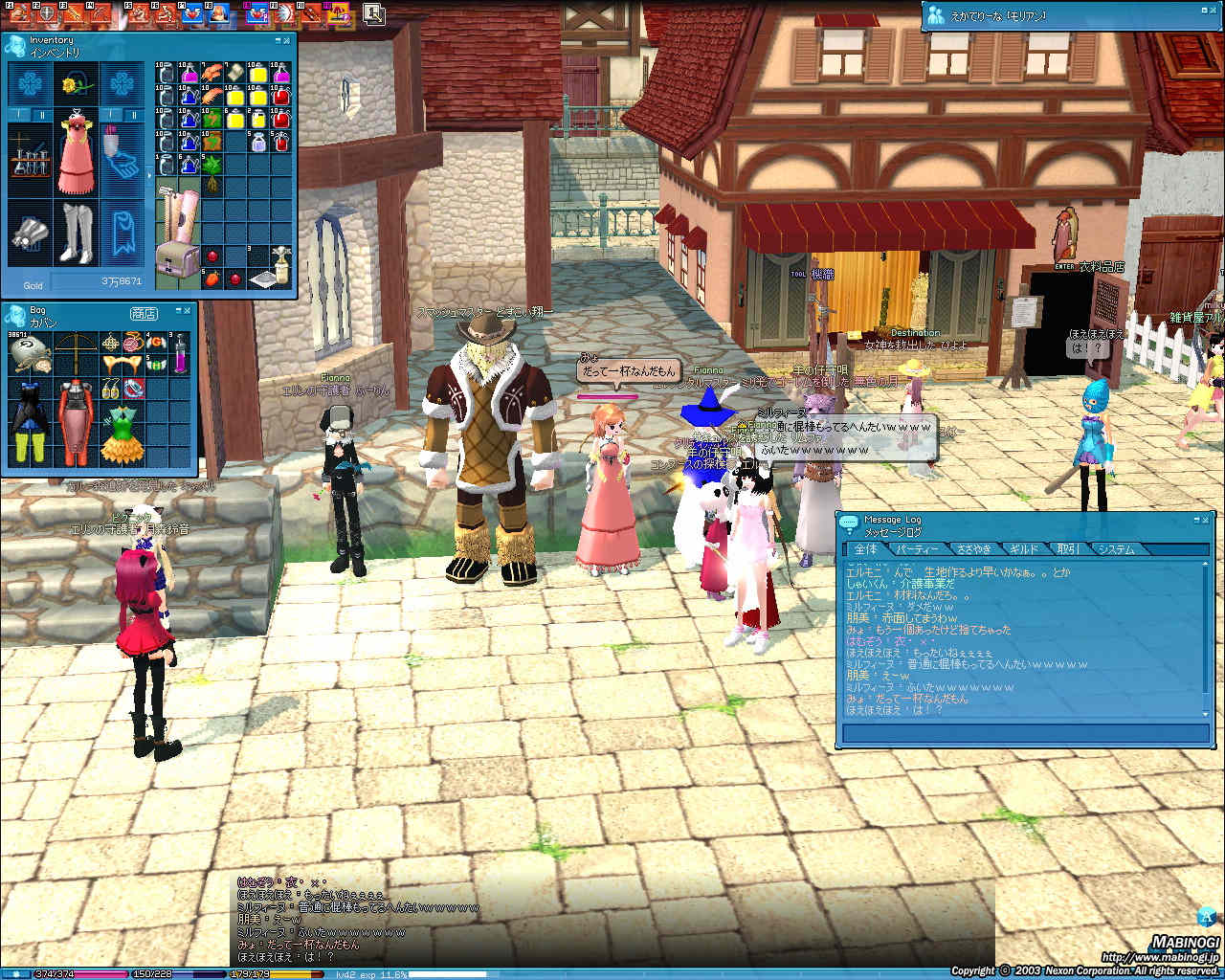This screenshot has height=980, width=1225.
Task: Select the silver gauntlets equipment slot
Action: click(29, 233)
